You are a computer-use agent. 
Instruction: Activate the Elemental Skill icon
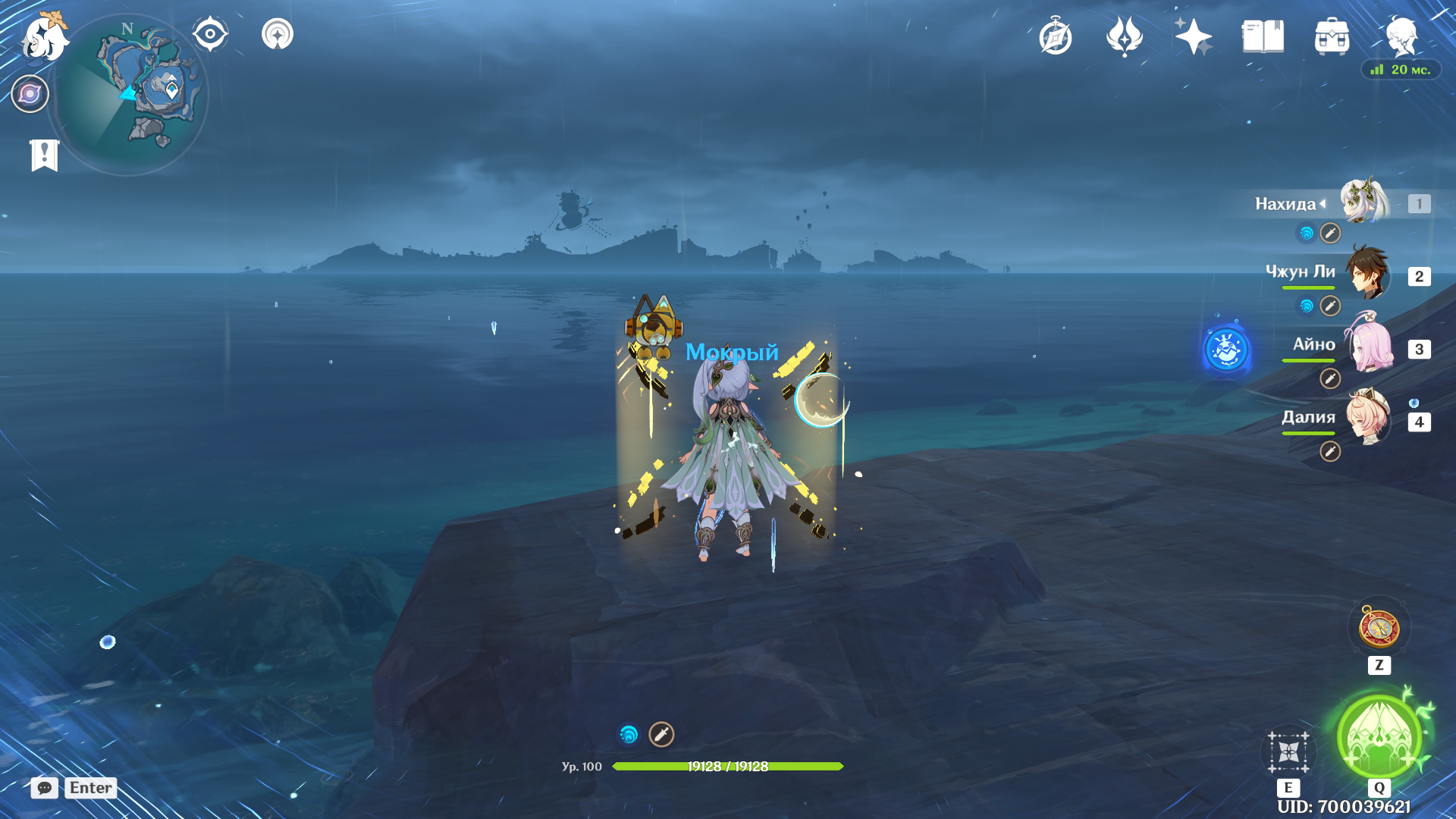coord(1288,752)
